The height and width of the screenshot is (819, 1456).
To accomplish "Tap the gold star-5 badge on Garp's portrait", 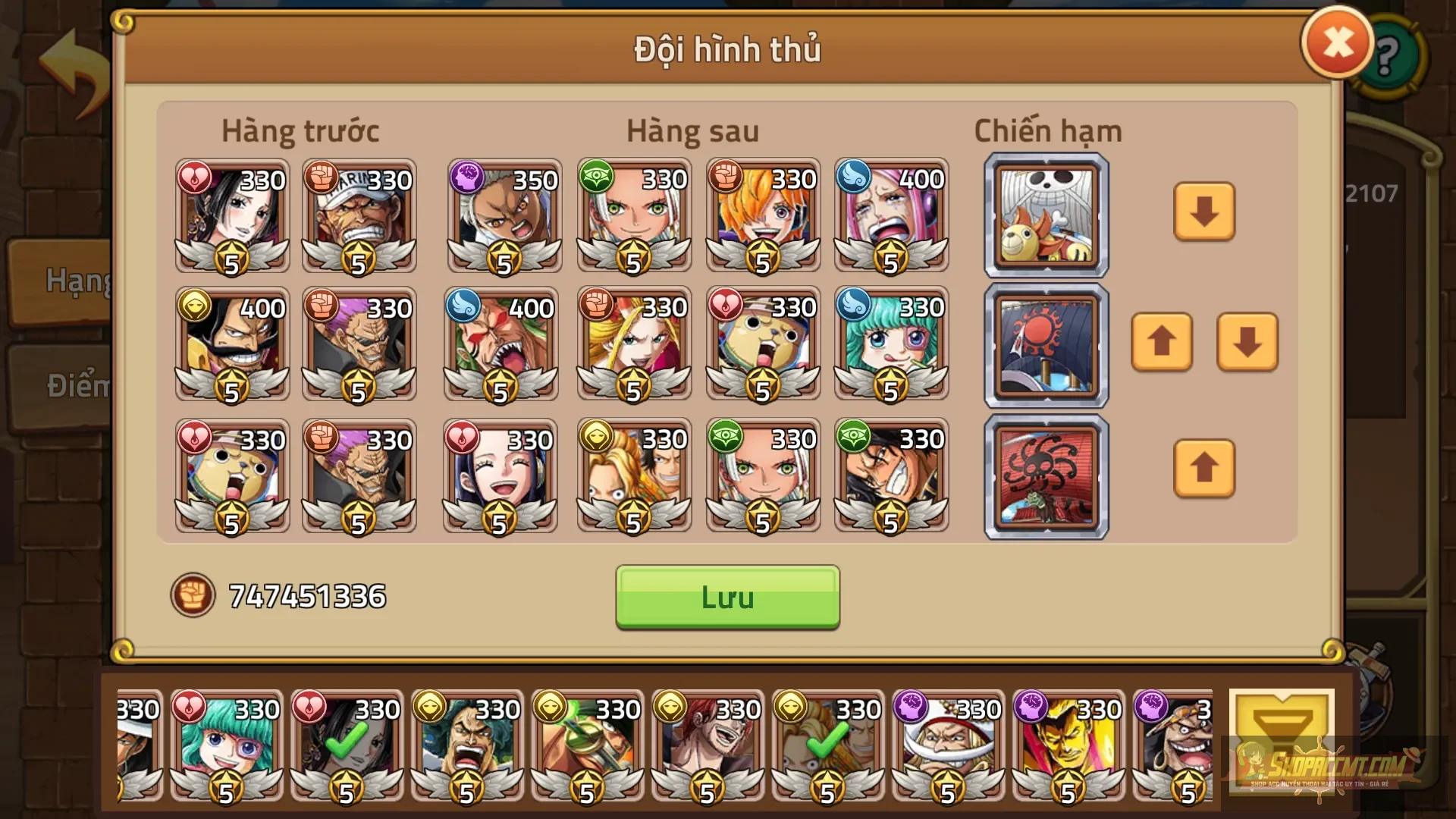I will (x=358, y=259).
